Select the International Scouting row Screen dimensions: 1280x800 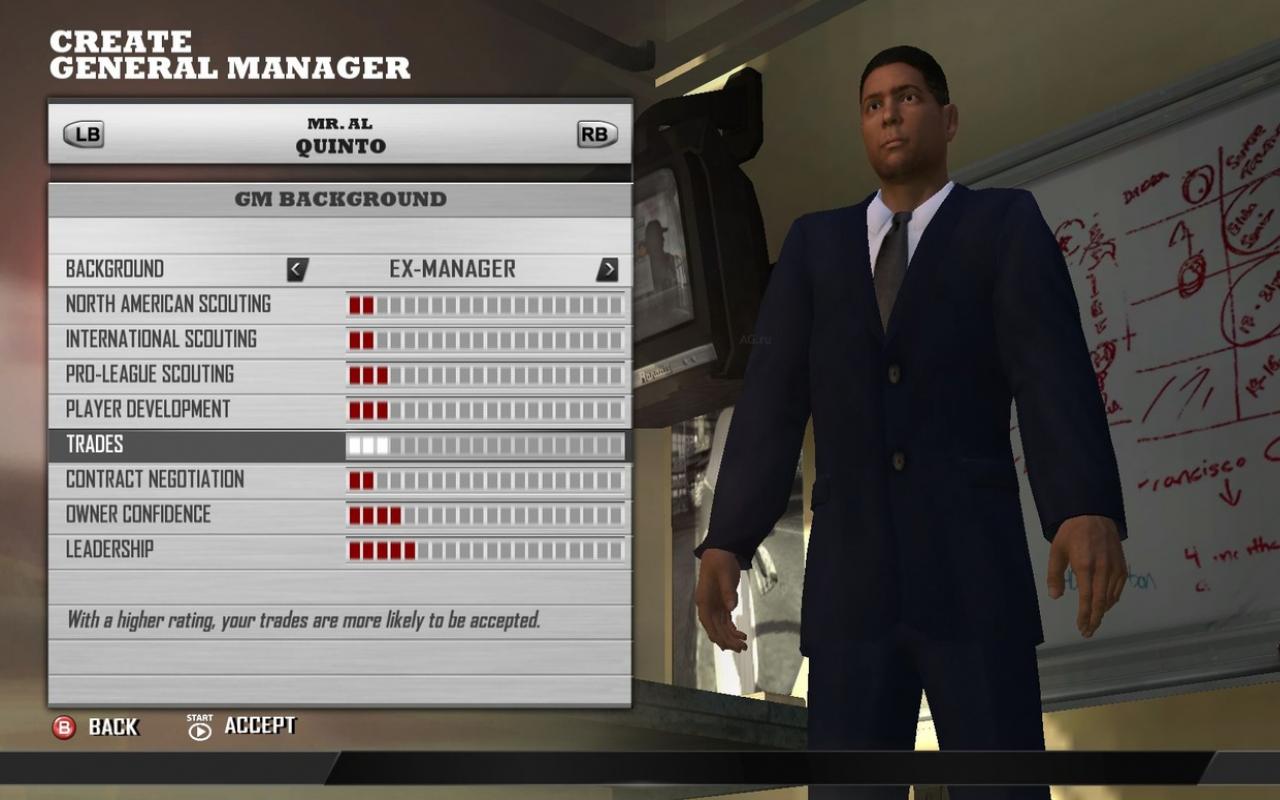(x=162, y=339)
